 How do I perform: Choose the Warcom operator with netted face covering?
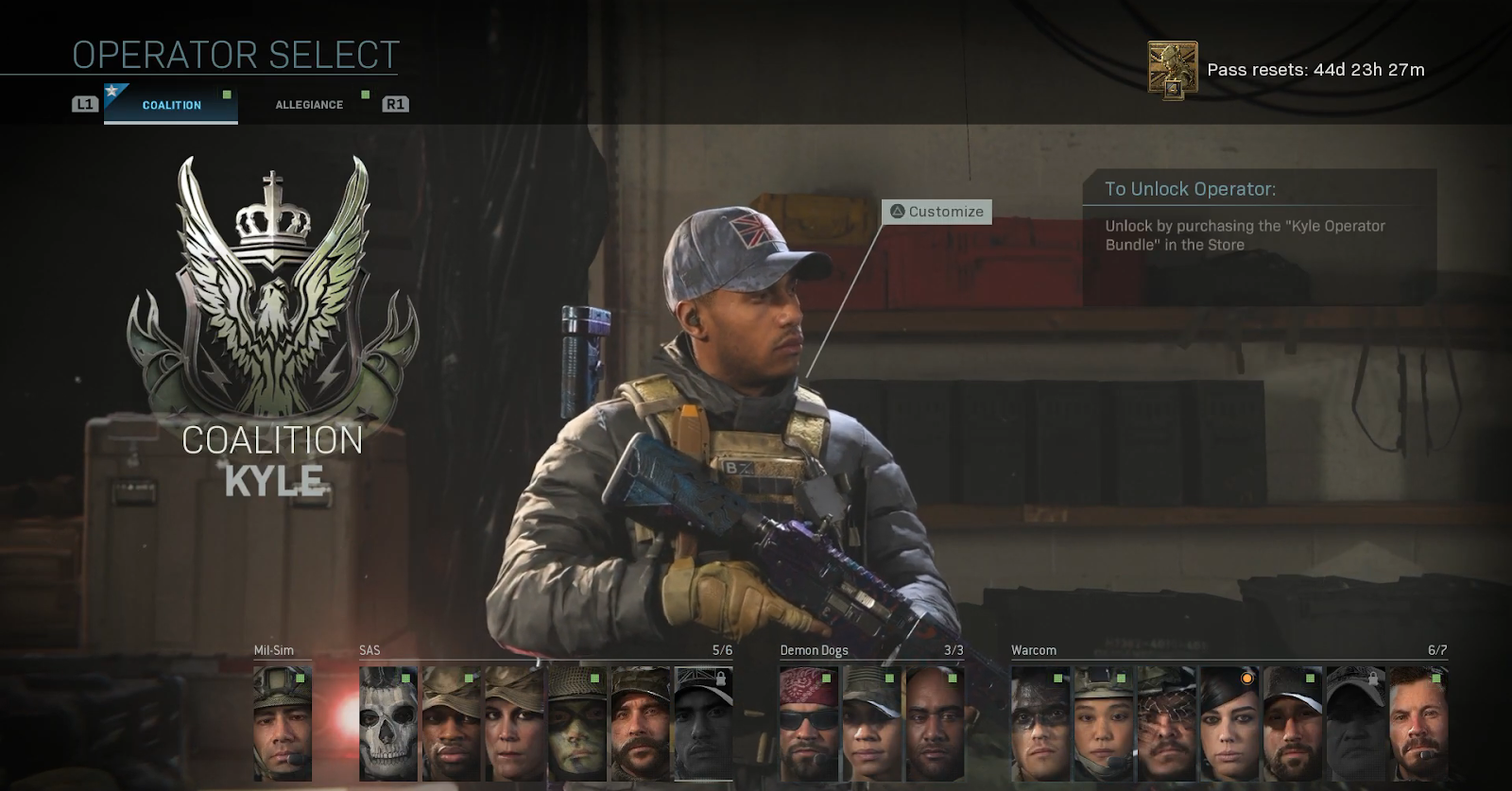pos(1166,724)
